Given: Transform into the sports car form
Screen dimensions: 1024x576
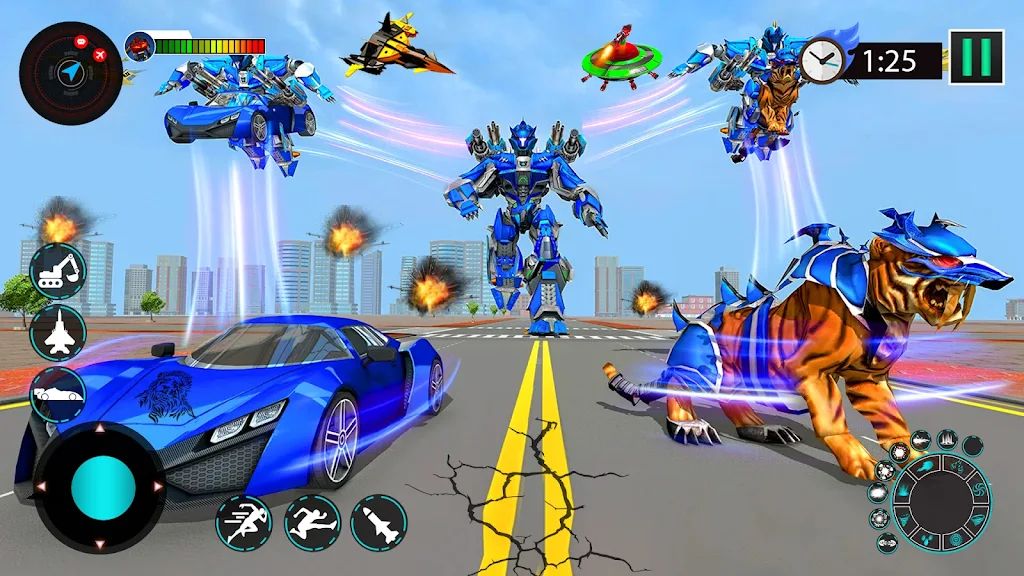Looking at the screenshot, I should [x=58, y=395].
